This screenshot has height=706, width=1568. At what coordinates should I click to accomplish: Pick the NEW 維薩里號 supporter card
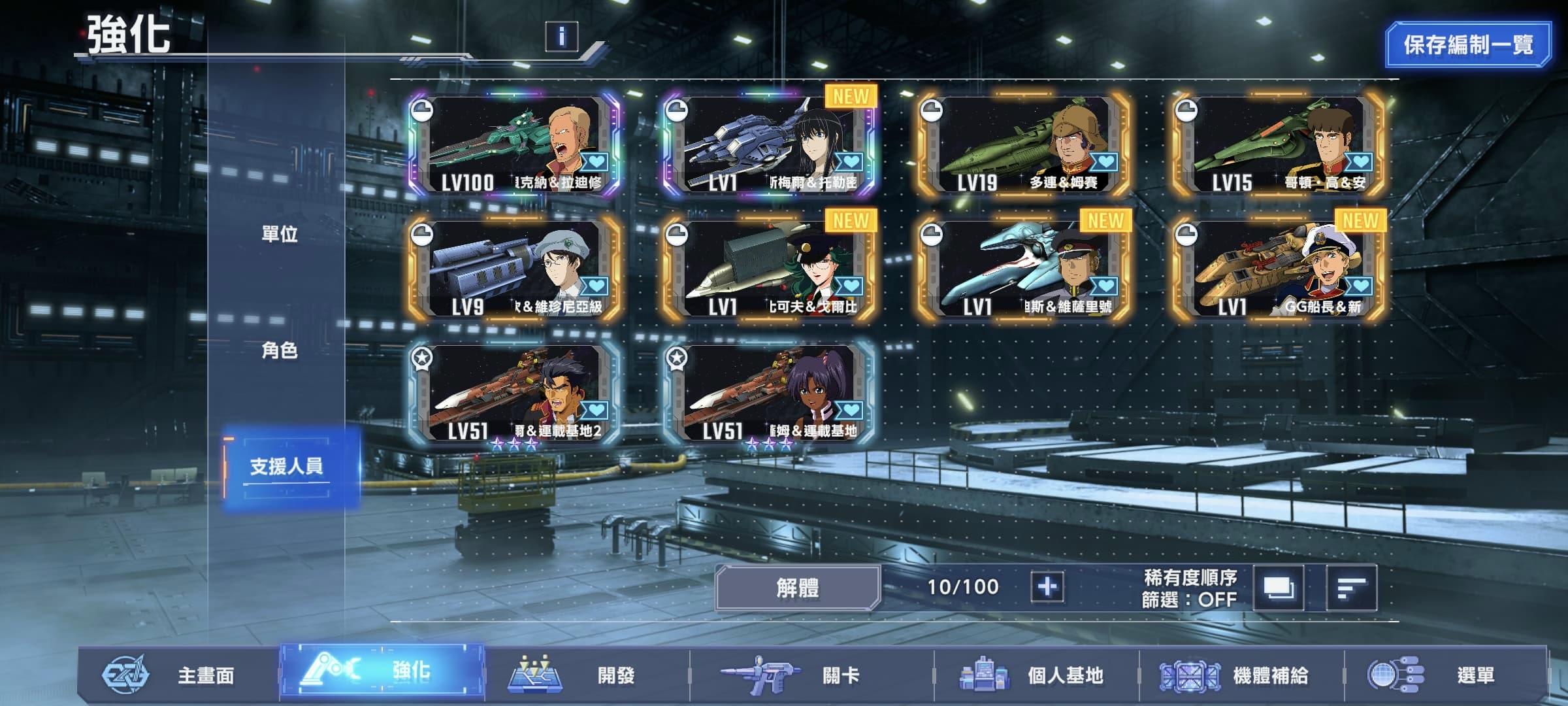tap(1024, 269)
